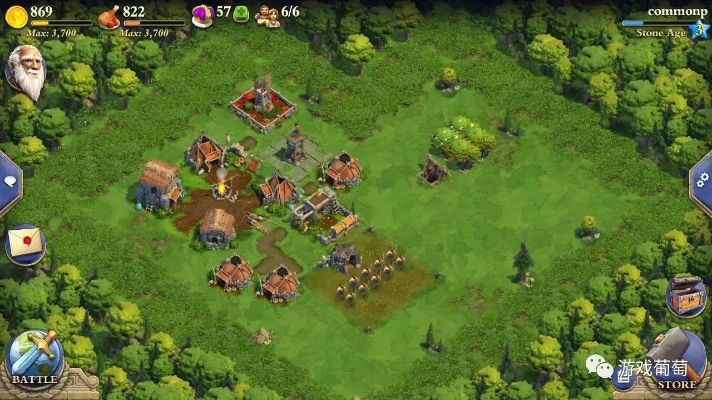This screenshot has height=400, width=712.
Task: Open the blue level star badge
Action: coord(698,30)
